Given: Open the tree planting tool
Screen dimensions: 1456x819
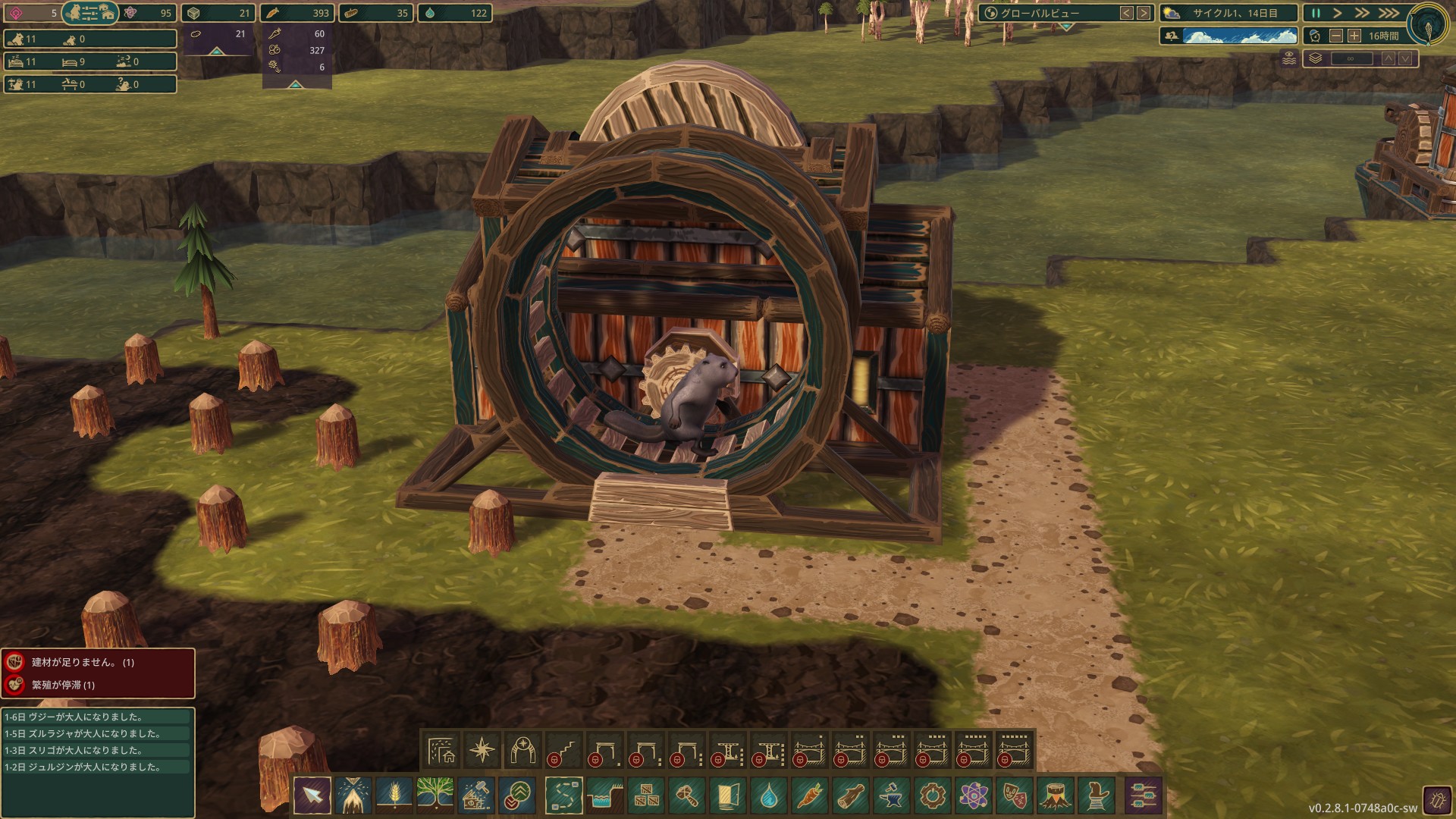Looking at the screenshot, I should [x=435, y=795].
